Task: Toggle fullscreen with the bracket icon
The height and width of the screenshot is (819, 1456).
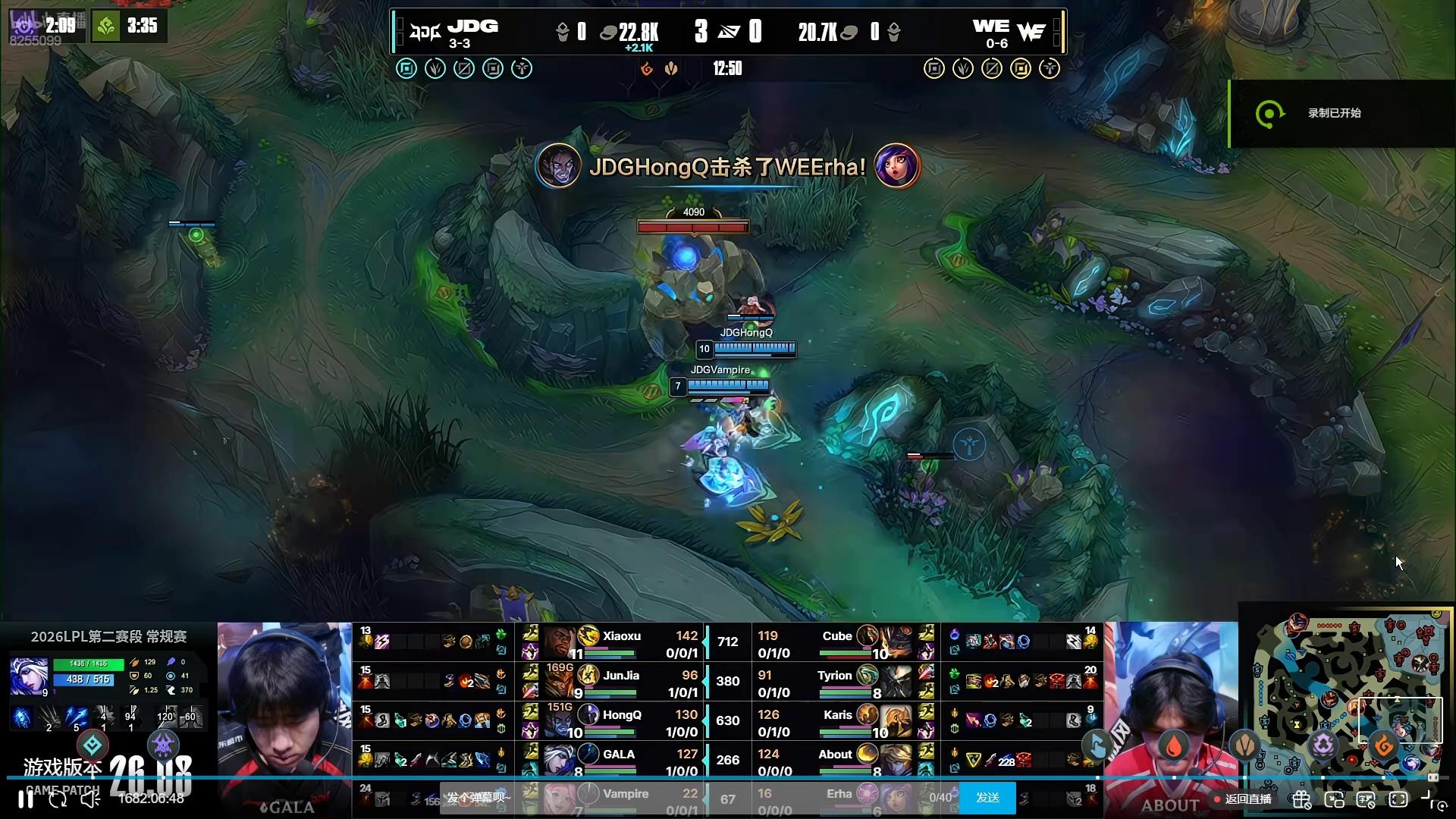Action: (1398, 799)
